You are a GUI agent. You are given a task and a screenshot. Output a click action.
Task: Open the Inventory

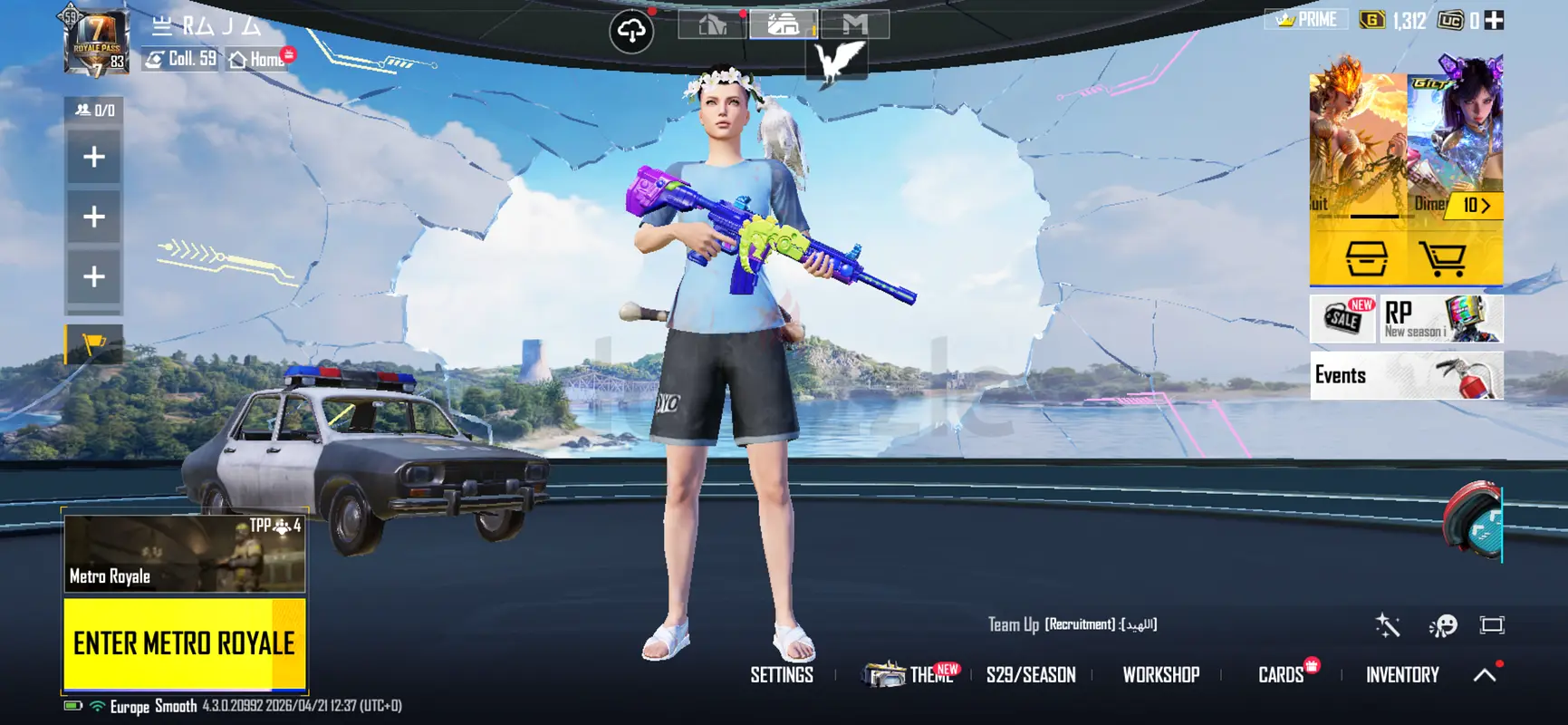coord(1402,675)
